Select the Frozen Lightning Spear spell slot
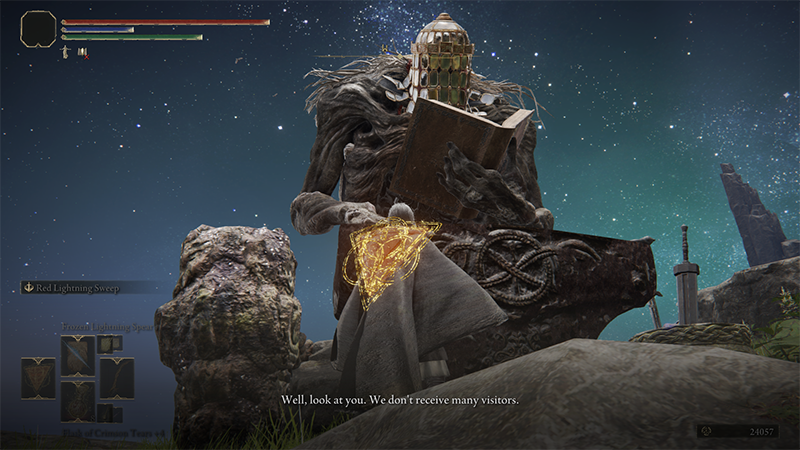Viewport: 800px width, 450px height. pyautogui.click(x=78, y=355)
